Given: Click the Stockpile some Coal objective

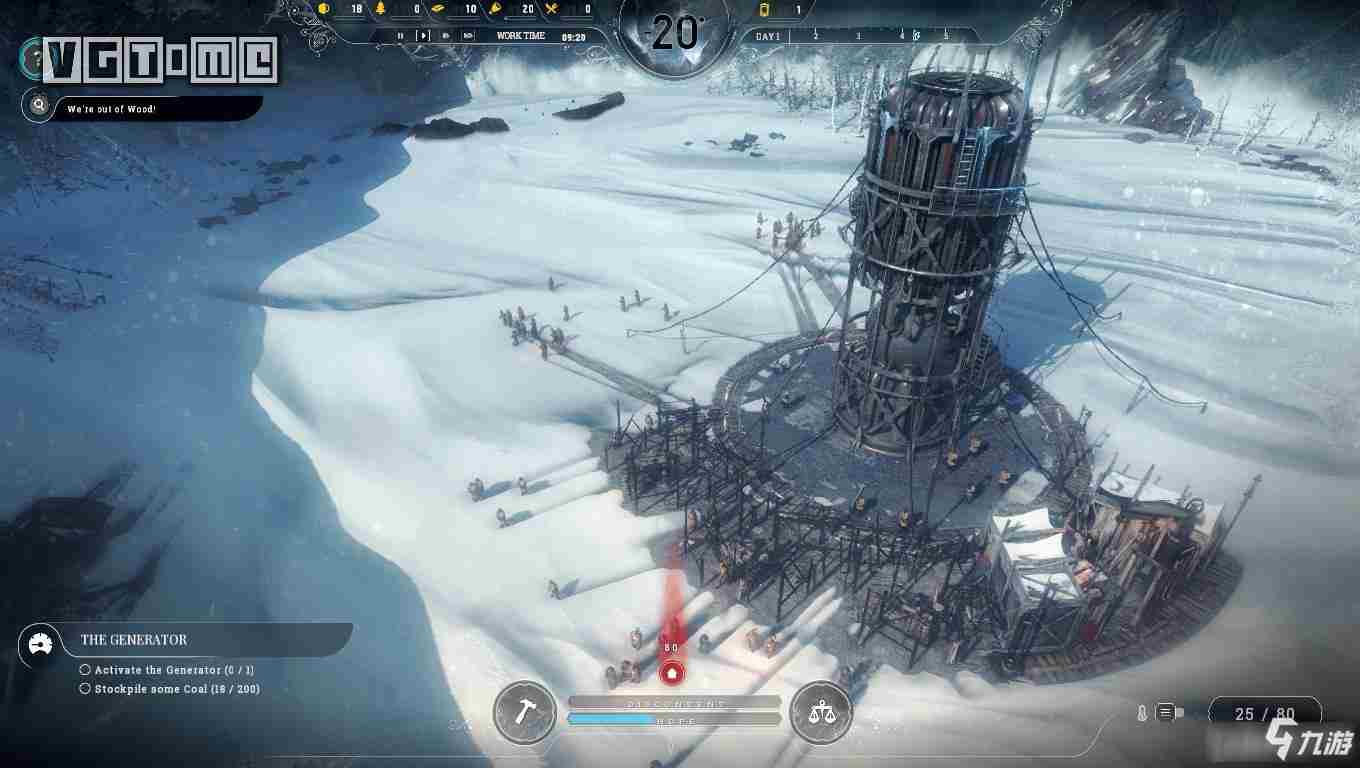Looking at the screenshot, I should point(176,689).
